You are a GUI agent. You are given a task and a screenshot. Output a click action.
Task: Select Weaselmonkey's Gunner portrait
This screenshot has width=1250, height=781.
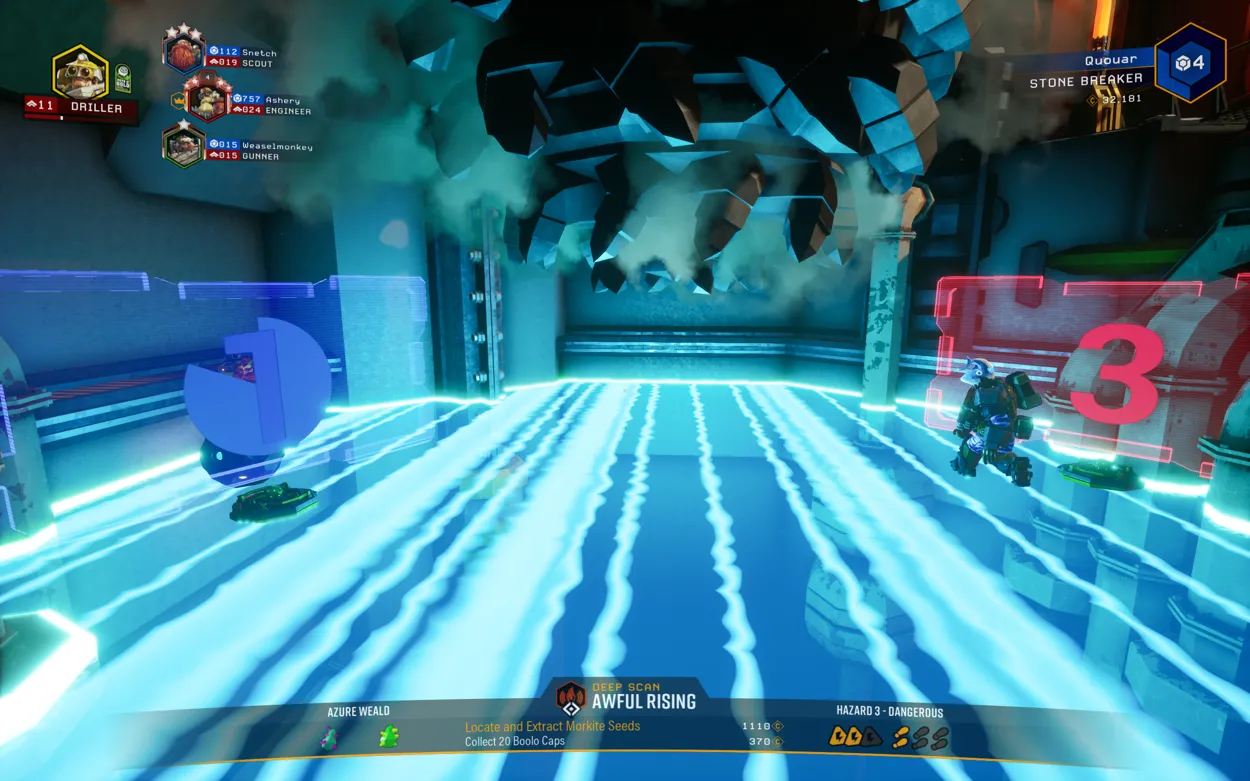pos(184,145)
